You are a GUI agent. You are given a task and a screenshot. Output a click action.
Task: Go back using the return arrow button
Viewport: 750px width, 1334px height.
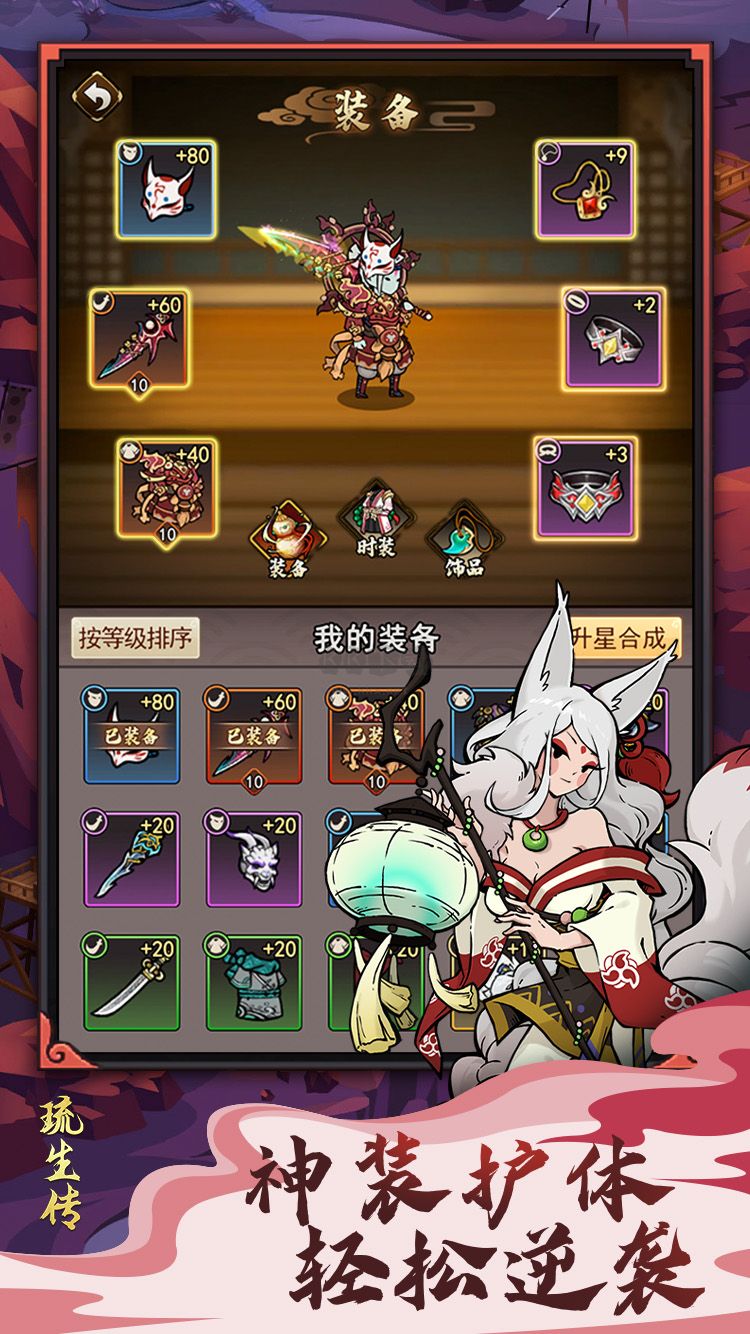click(x=97, y=97)
